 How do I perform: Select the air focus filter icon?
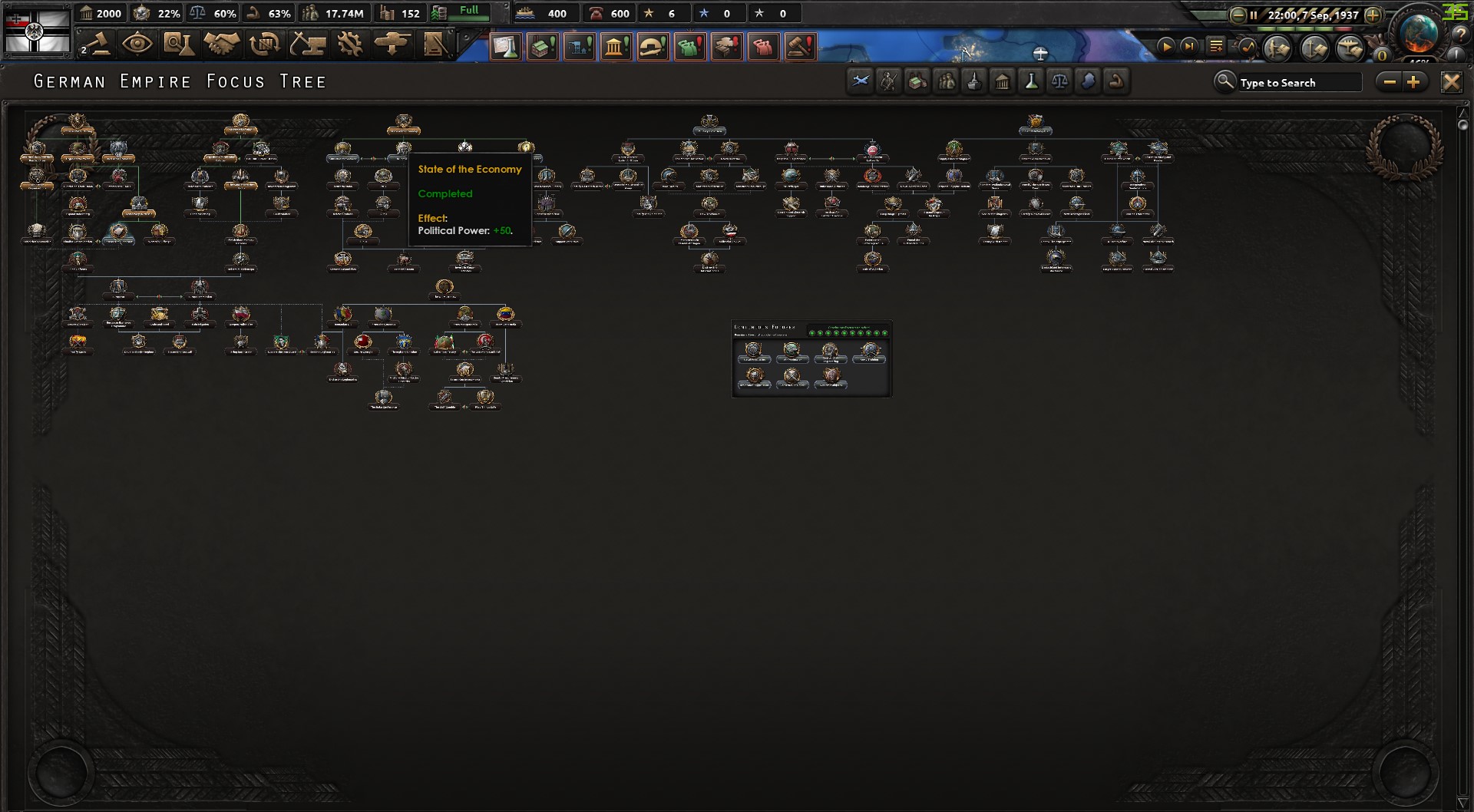point(861,81)
